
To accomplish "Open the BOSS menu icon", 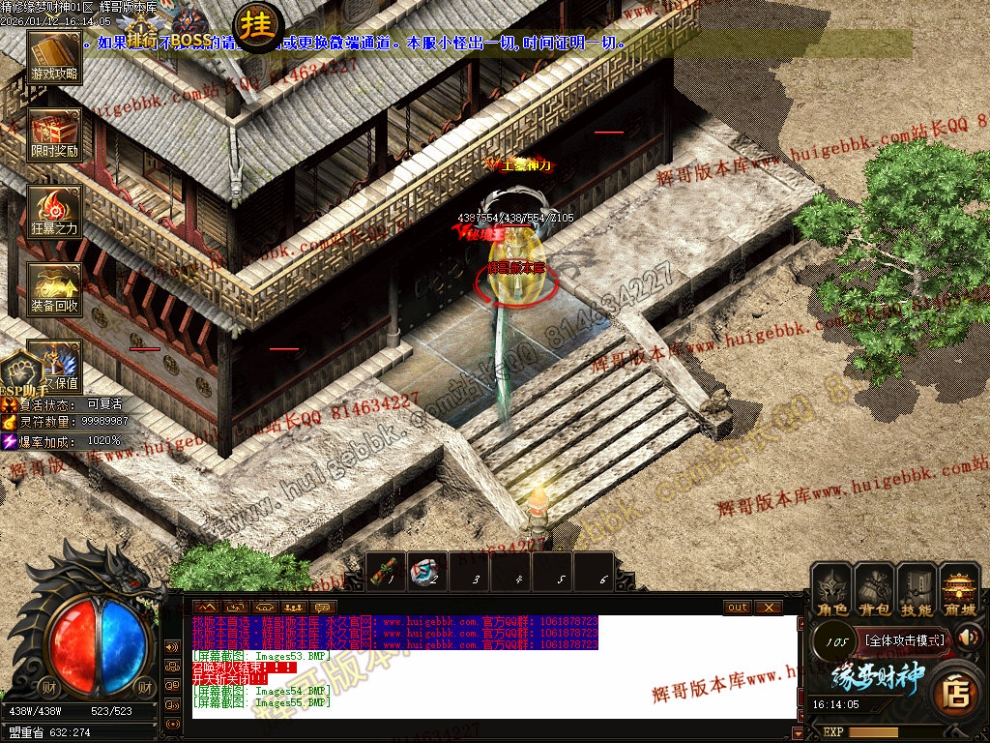I will coord(190,30).
